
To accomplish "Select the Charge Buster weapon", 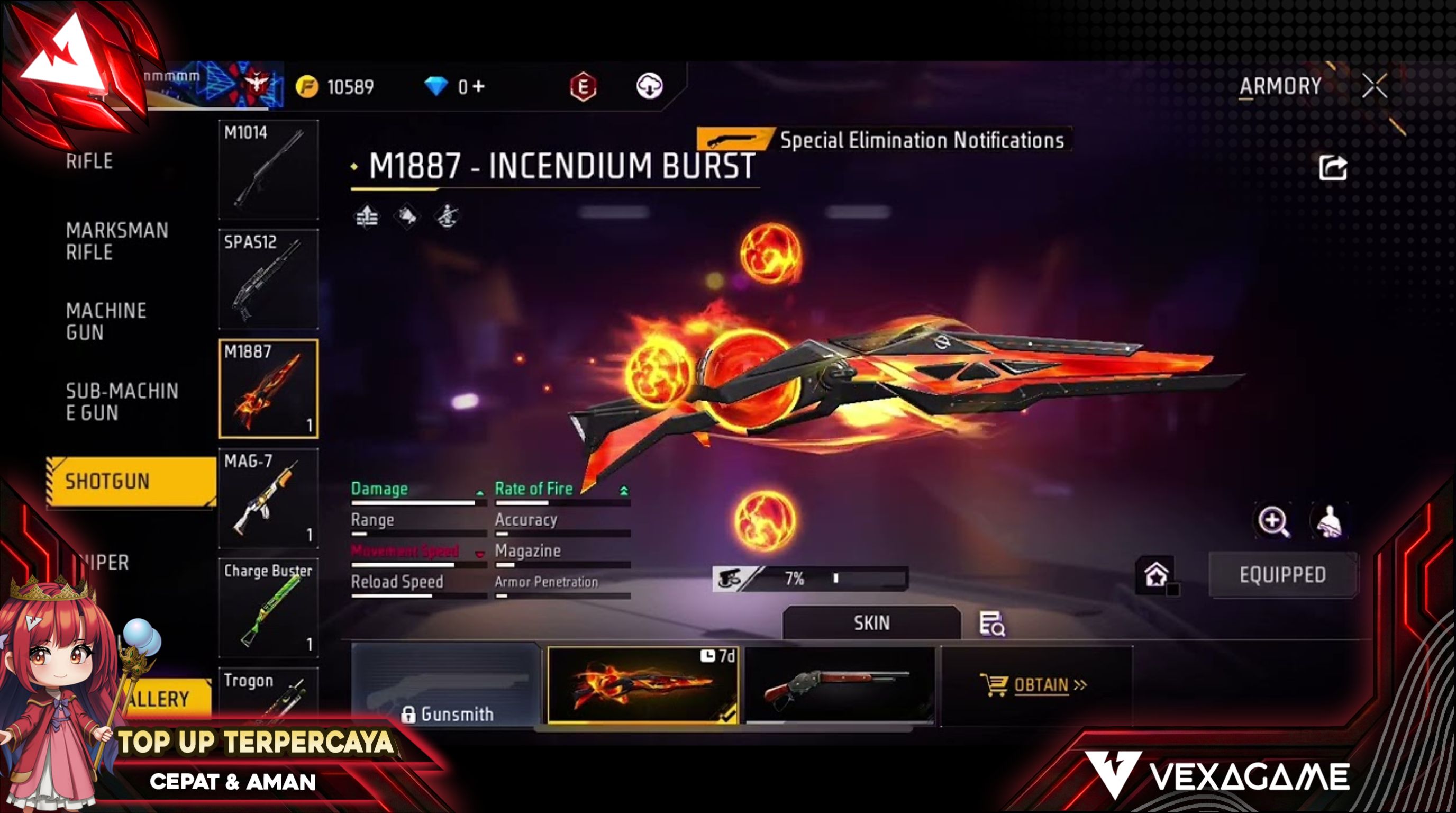I will (x=268, y=608).
